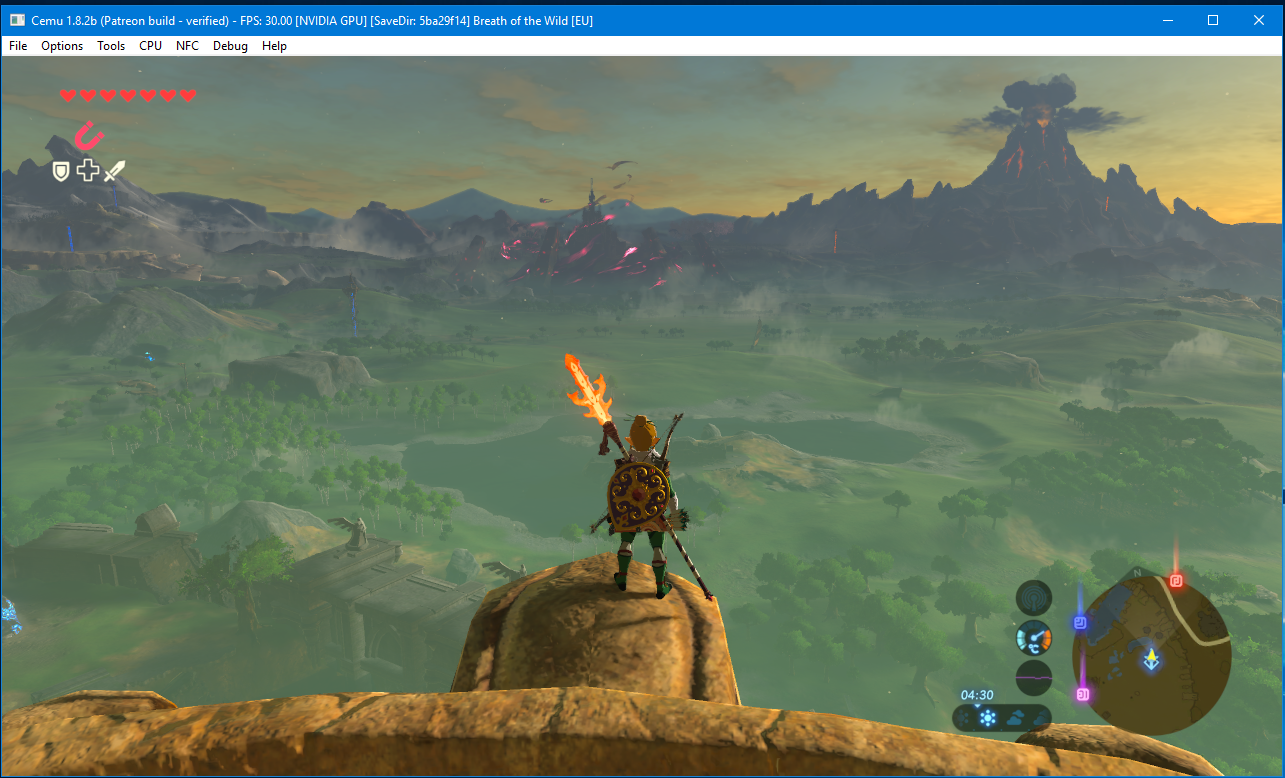Screen dimensions: 1285x778
Task: Click the shield shortcut icon
Action: (61, 171)
